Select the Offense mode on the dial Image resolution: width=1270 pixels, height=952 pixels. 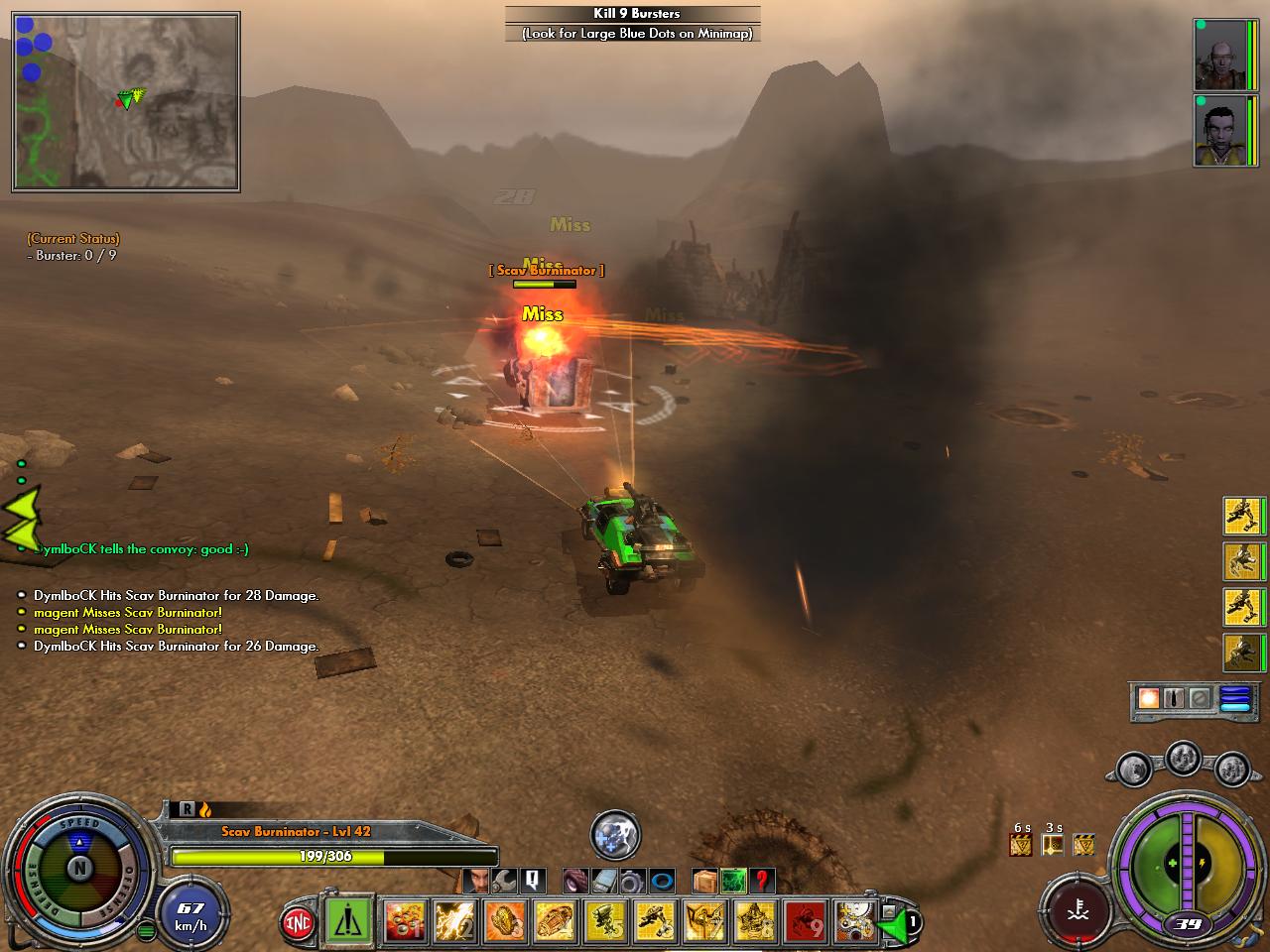[126, 873]
